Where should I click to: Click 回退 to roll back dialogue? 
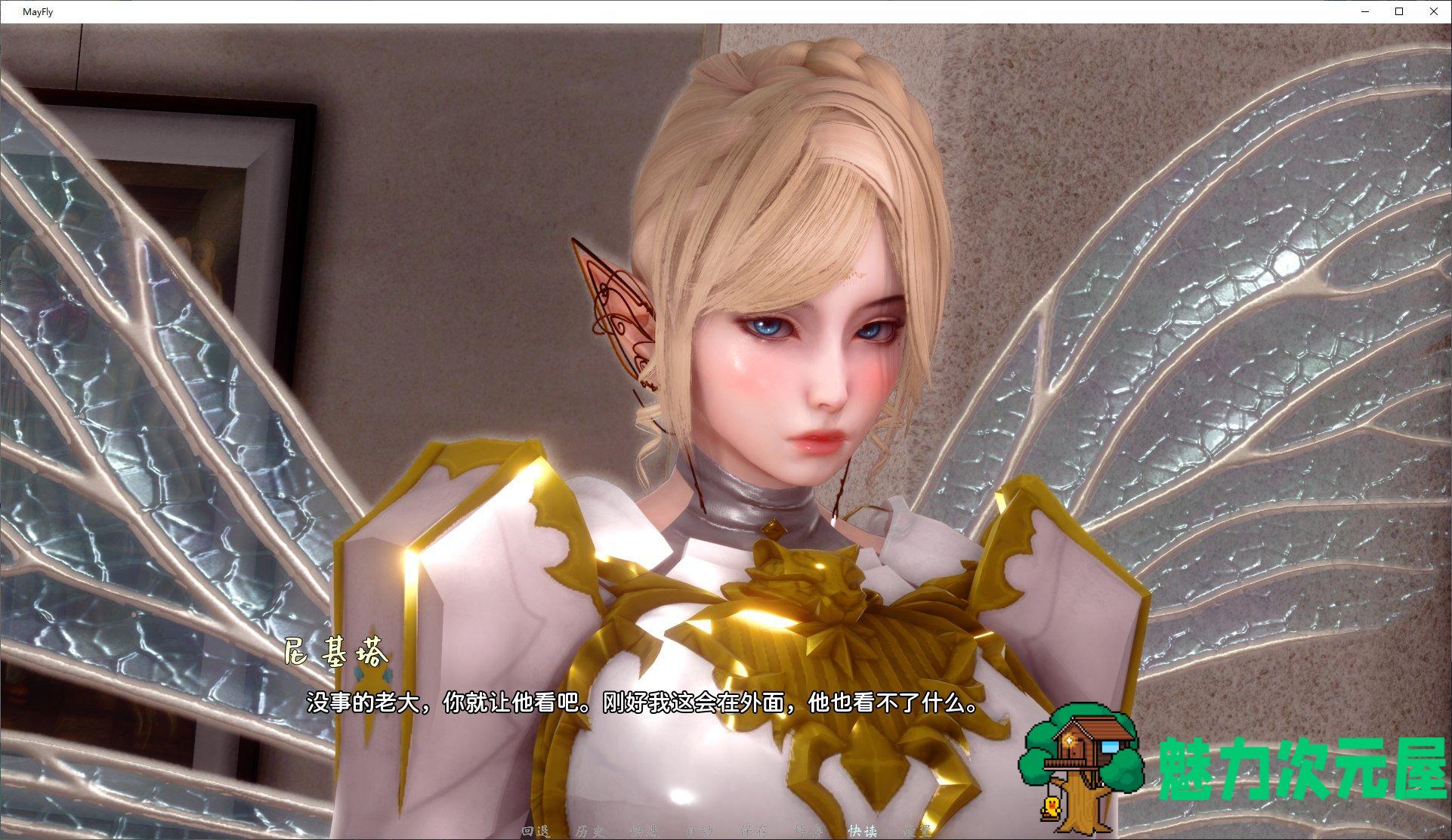(x=536, y=829)
